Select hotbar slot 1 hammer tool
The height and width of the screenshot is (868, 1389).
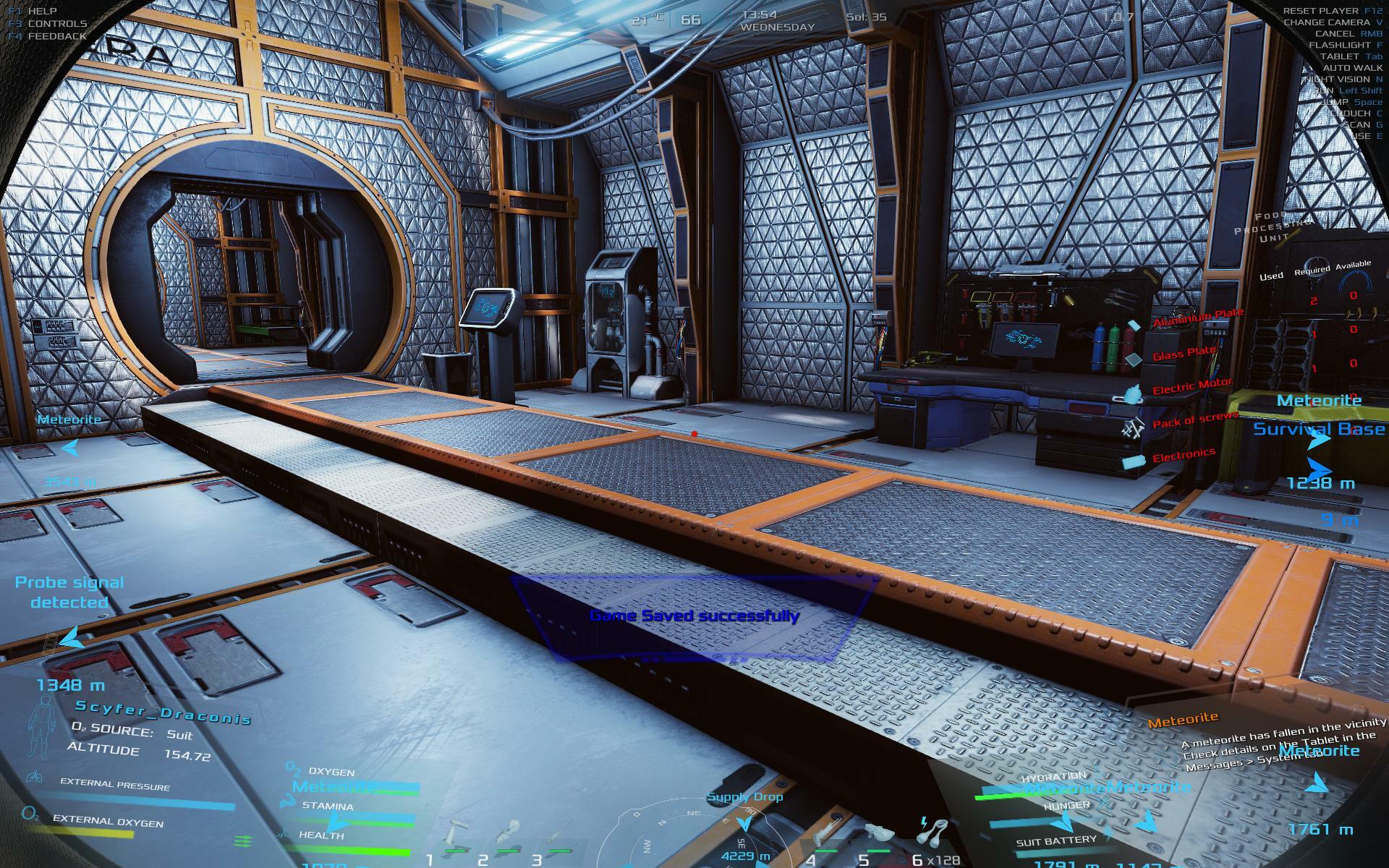pyautogui.click(x=457, y=832)
